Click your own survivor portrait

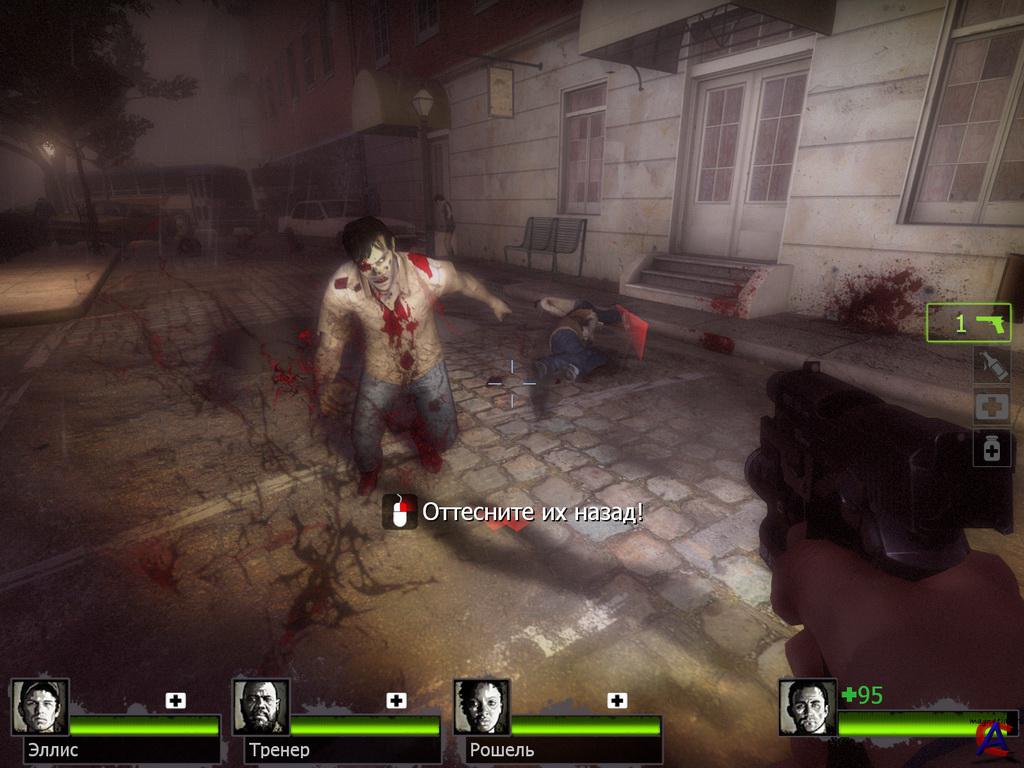[x=808, y=707]
